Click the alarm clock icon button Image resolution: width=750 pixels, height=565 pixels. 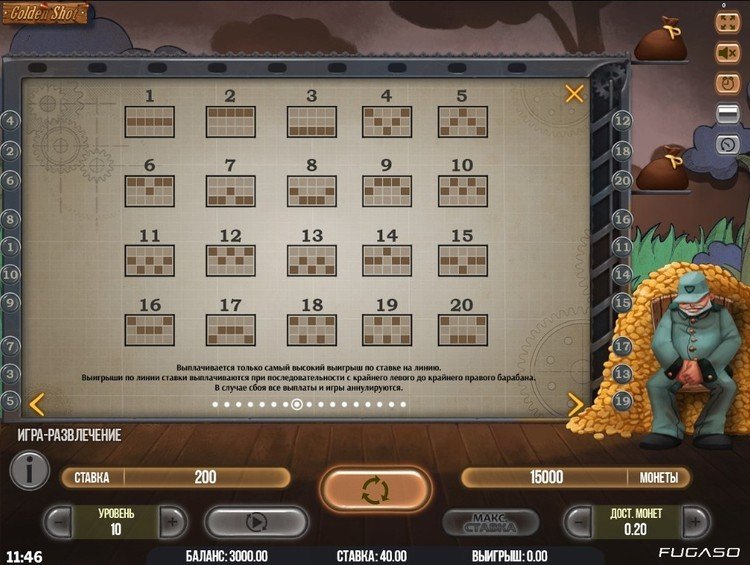tap(727, 83)
